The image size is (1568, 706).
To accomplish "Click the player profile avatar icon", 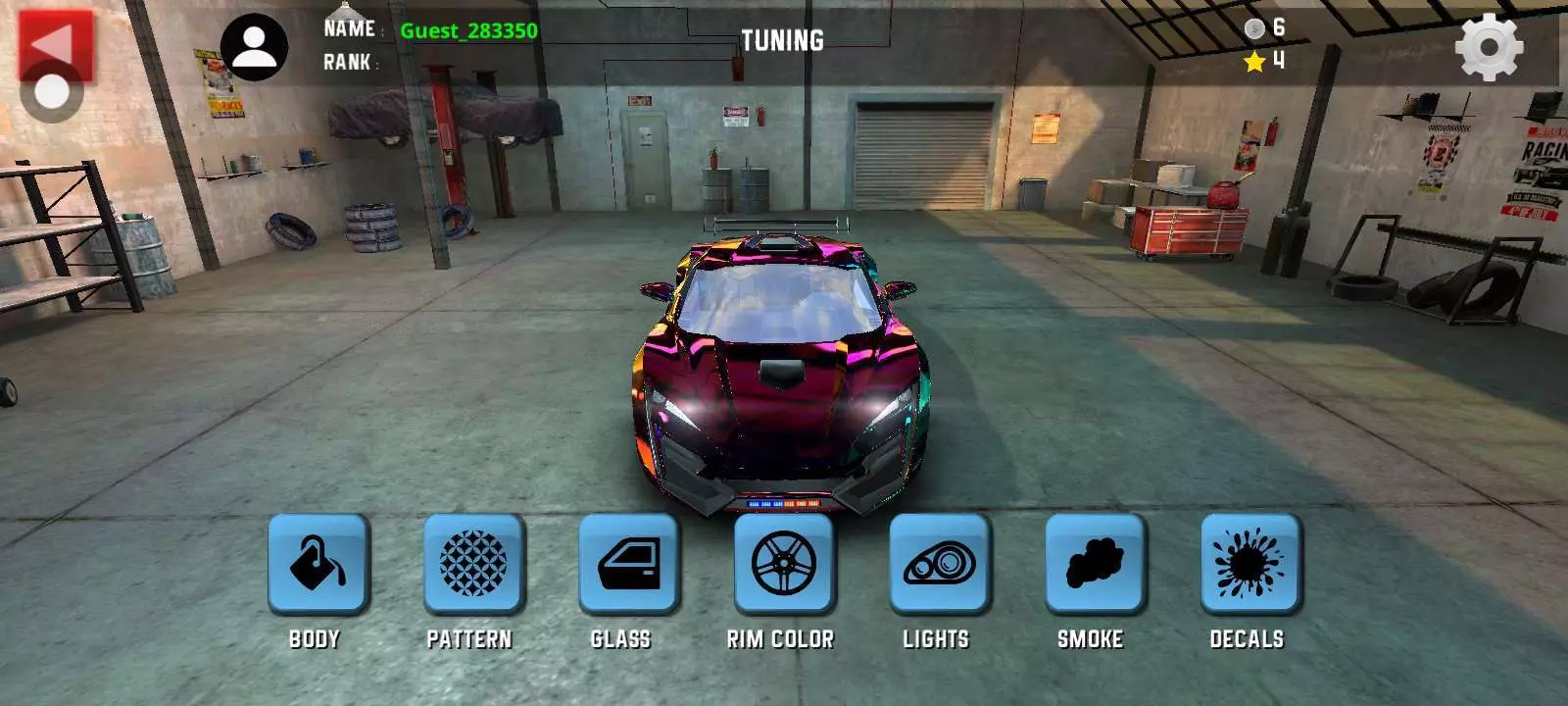I will (254, 47).
